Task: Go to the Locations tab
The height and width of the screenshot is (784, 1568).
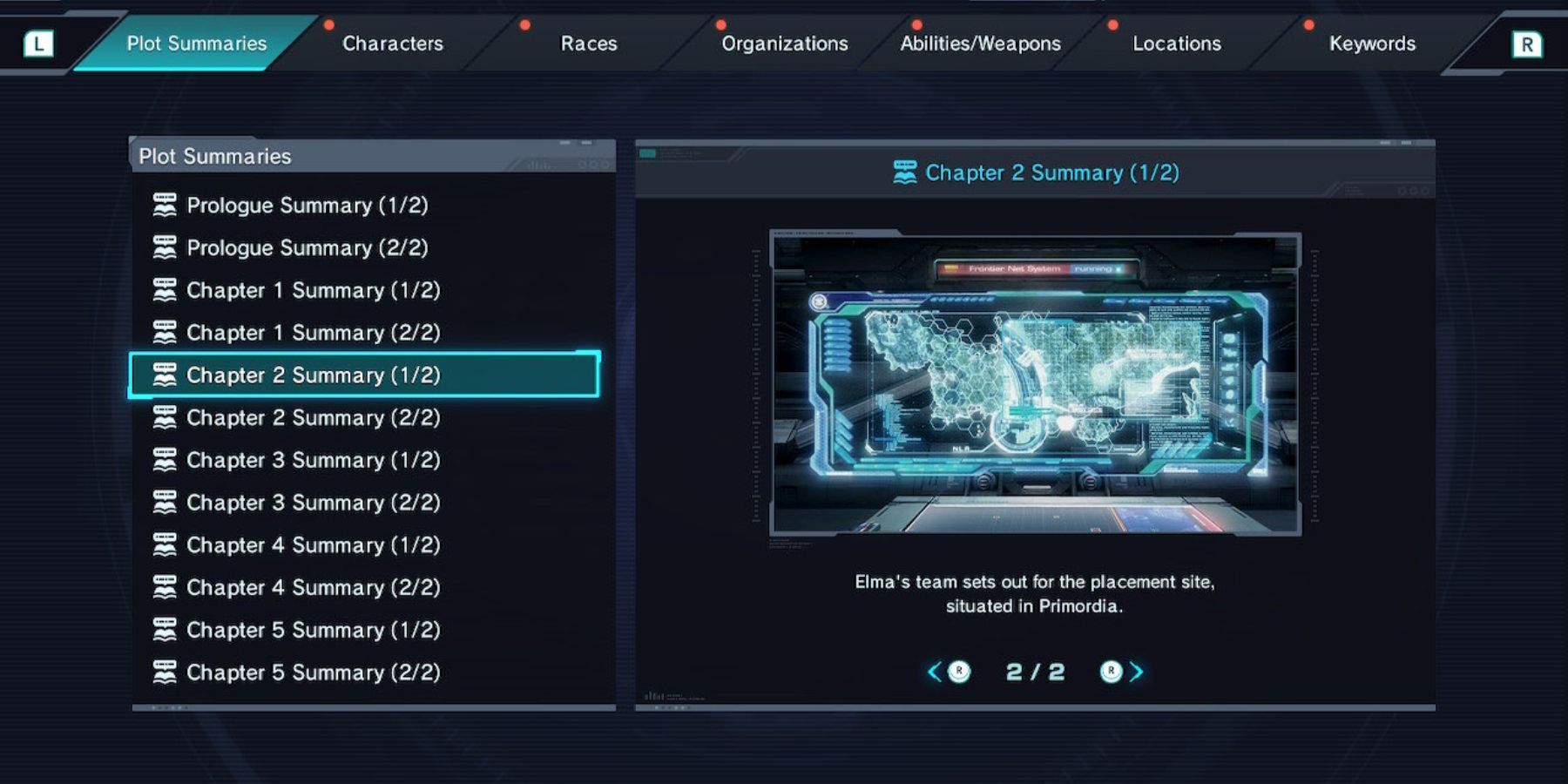Action: coord(1176,44)
